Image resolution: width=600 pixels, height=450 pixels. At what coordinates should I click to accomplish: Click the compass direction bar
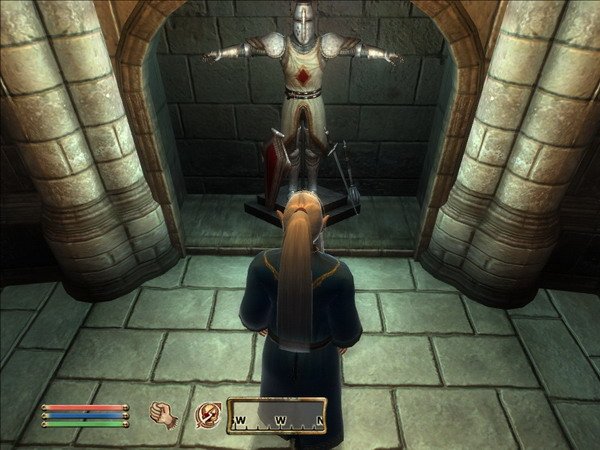(276, 412)
